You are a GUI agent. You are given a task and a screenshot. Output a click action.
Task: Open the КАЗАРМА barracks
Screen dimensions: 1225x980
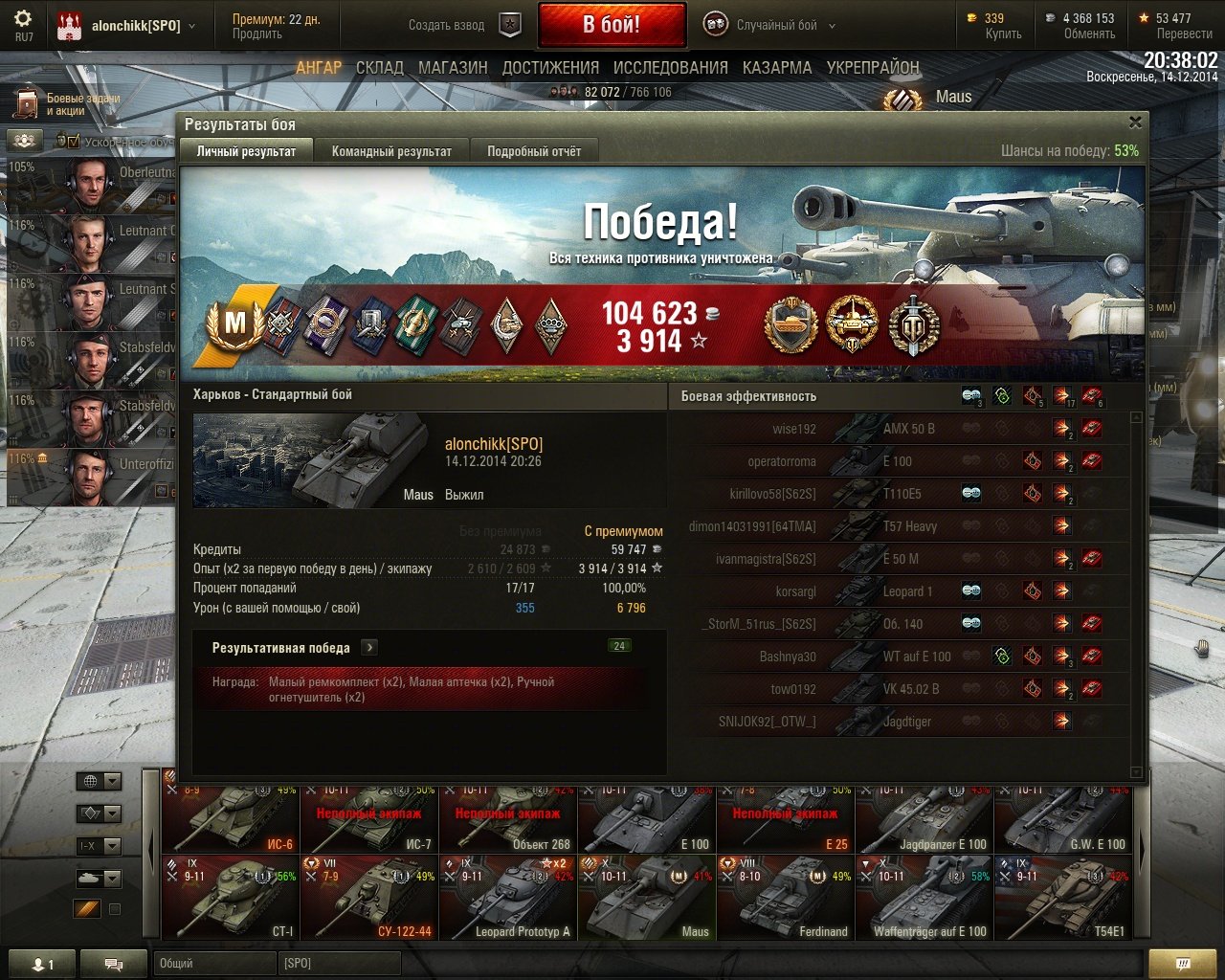tap(776, 68)
